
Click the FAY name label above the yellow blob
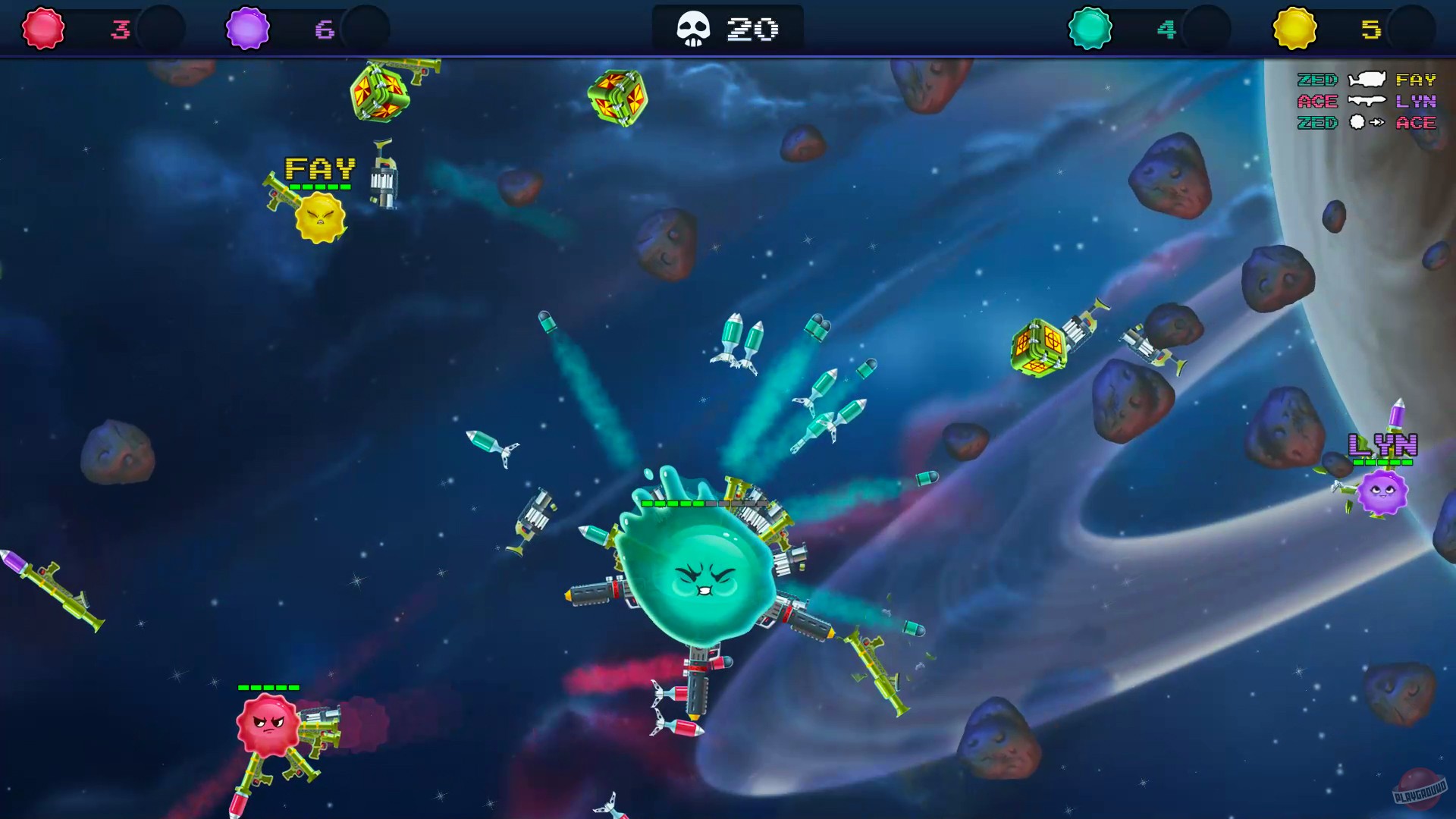[318, 168]
